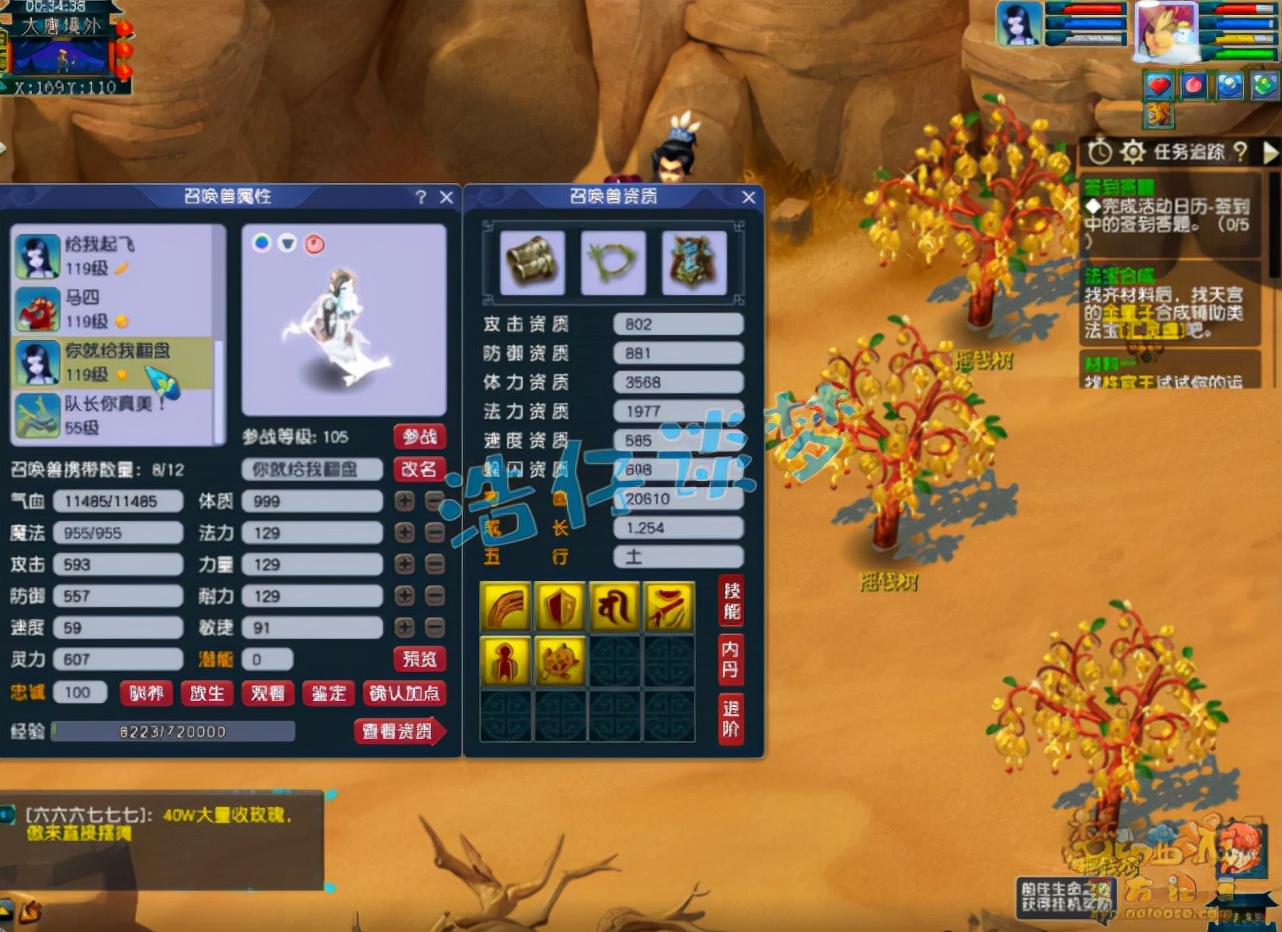Click the heart icon in the top-right HUD
The width and height of the screenshot is (1282, 932).
coord(1157,86)
